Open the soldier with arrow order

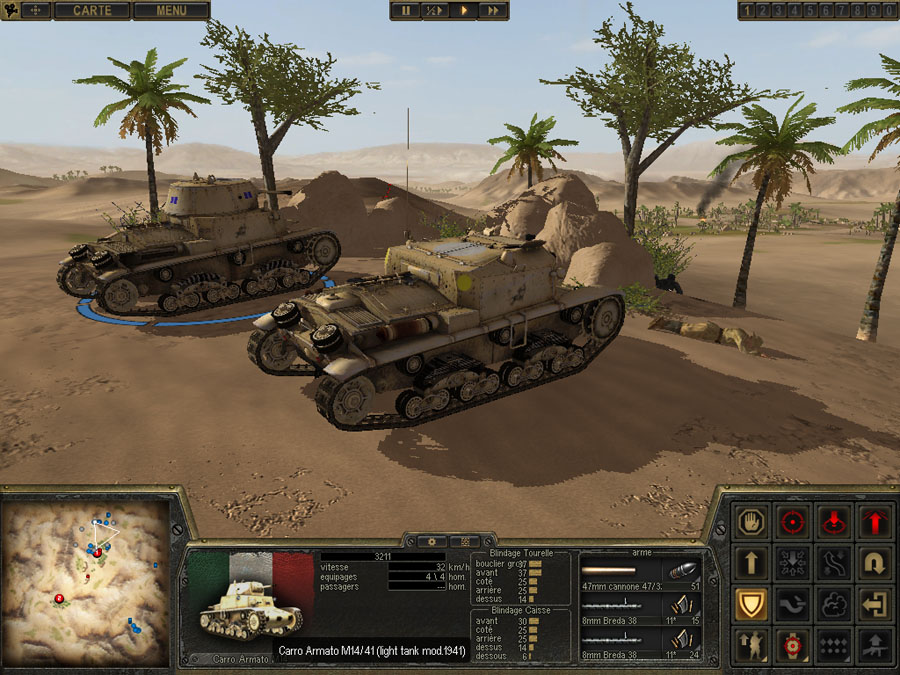click(751, 646)
